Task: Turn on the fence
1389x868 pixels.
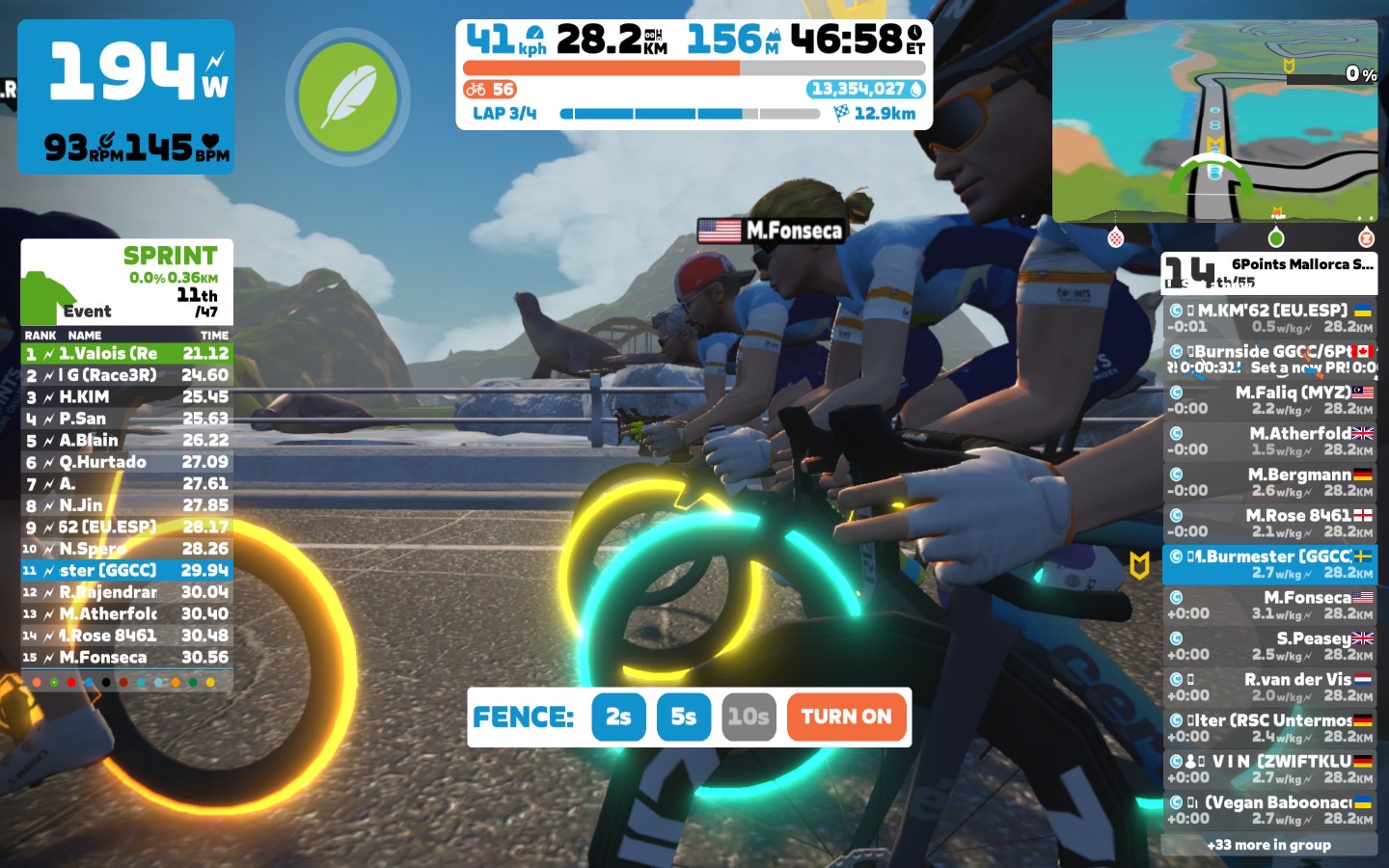Action: point(846,717)
